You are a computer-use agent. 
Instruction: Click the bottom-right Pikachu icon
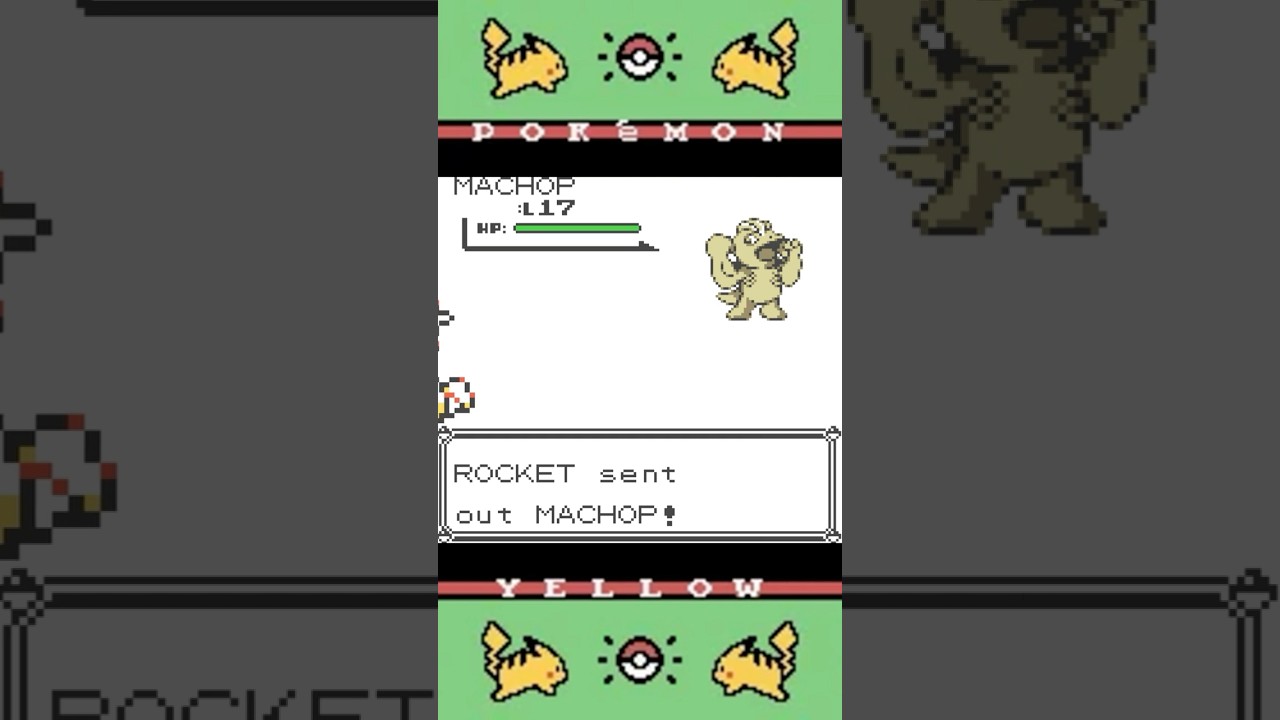755,660
